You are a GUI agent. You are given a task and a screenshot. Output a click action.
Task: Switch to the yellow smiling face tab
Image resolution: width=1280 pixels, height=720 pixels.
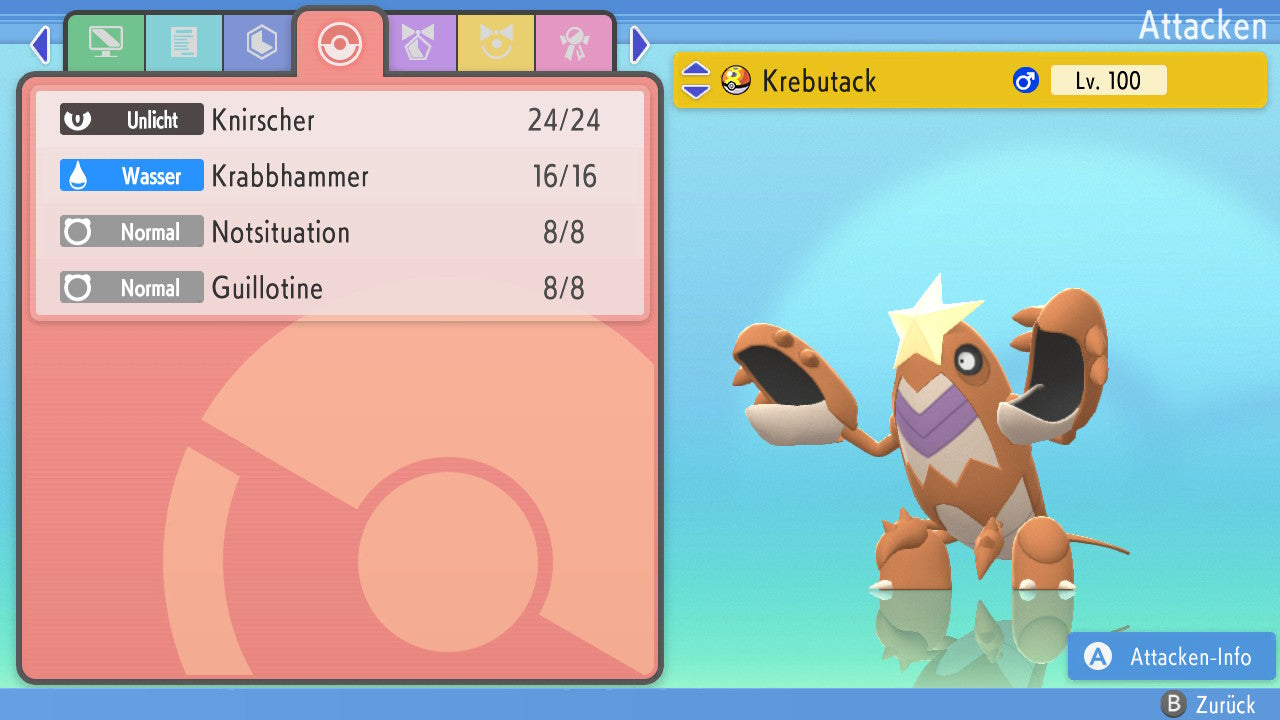[x=496, y=43]
